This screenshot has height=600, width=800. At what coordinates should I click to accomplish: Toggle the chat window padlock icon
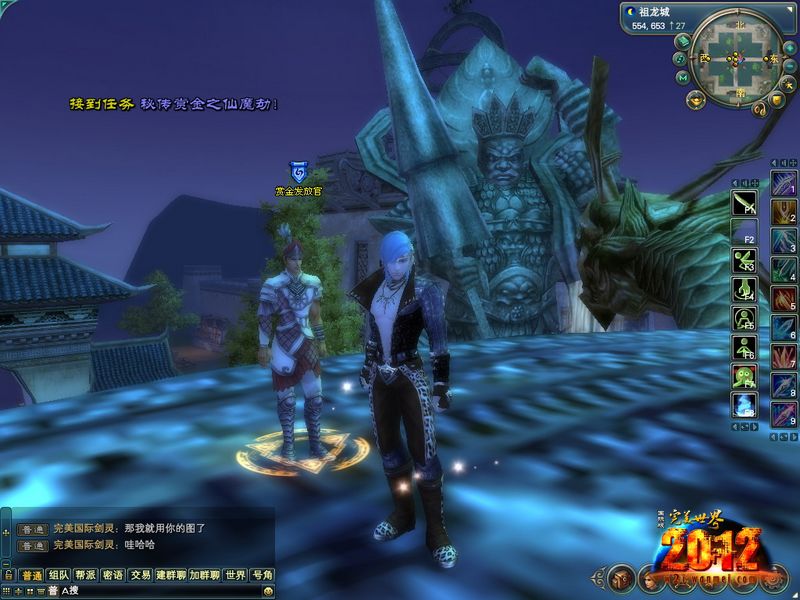(9, 576)
